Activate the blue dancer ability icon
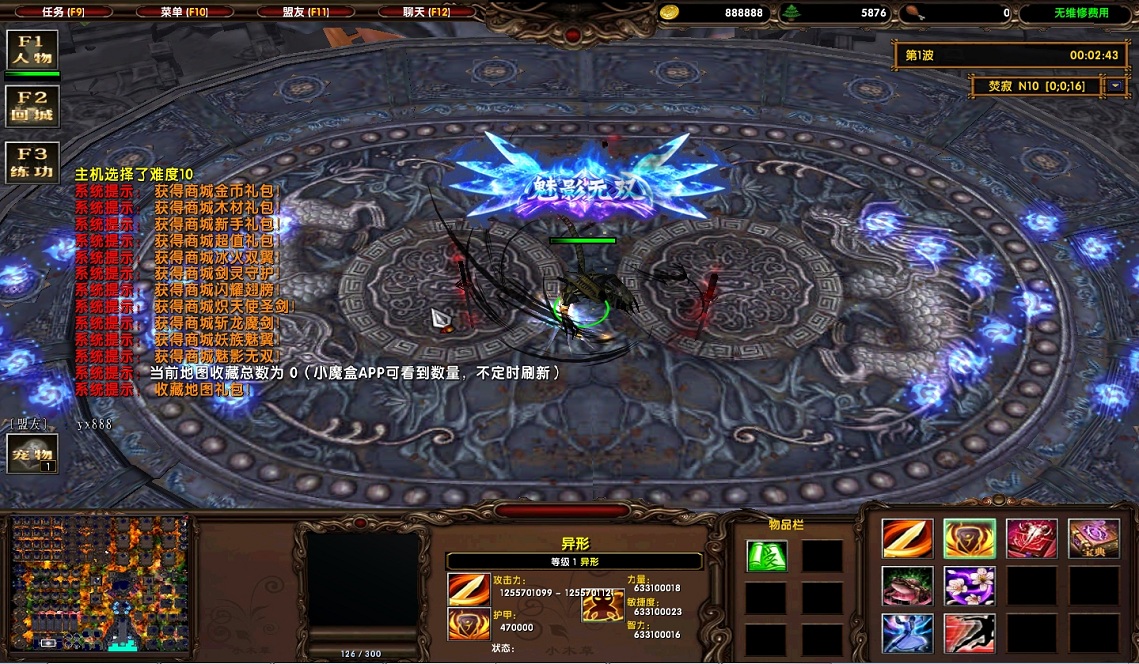The width and height of the screenshot is (1139, 664). (907, 633)
